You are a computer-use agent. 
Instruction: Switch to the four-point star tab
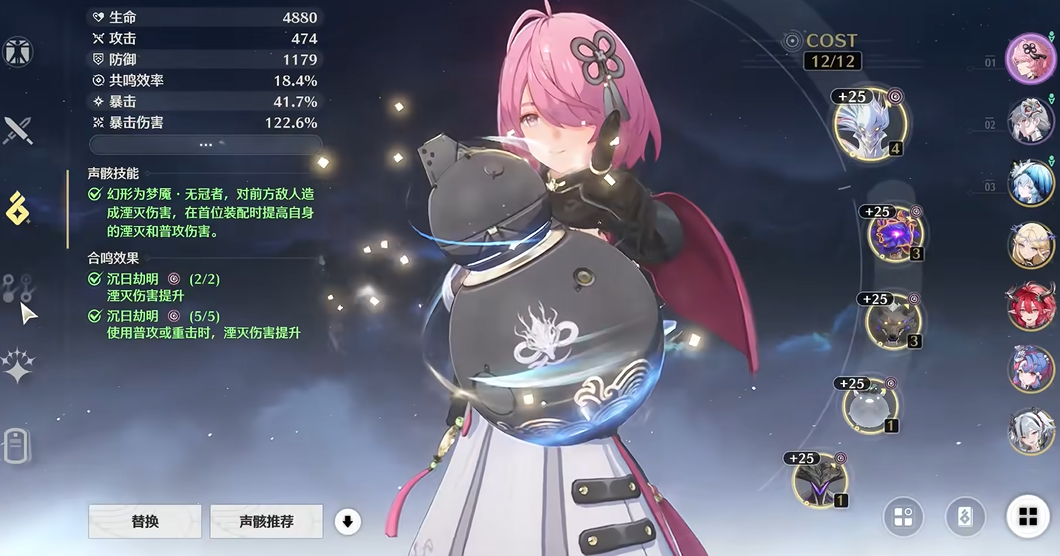click(18, 367)
